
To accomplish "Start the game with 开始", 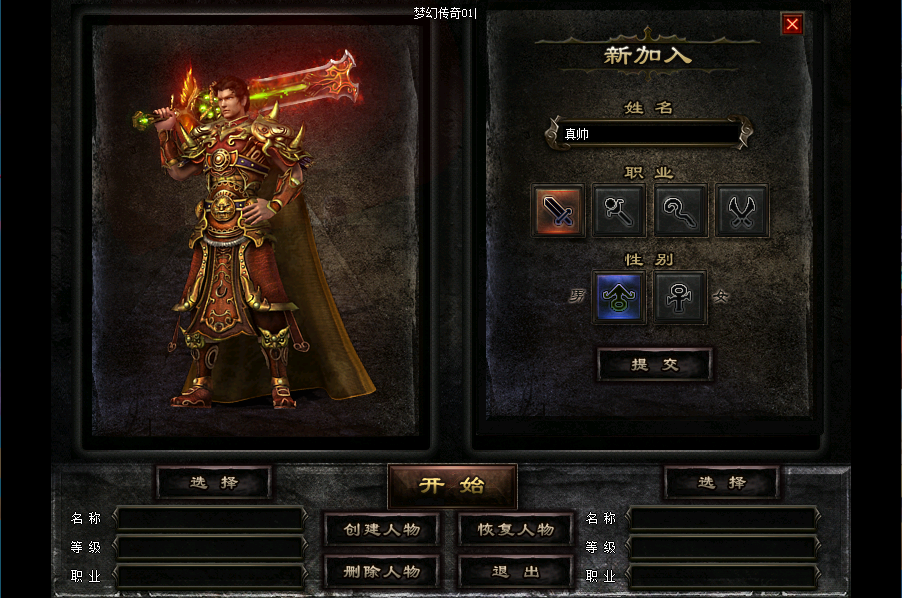I will (452, 486).
